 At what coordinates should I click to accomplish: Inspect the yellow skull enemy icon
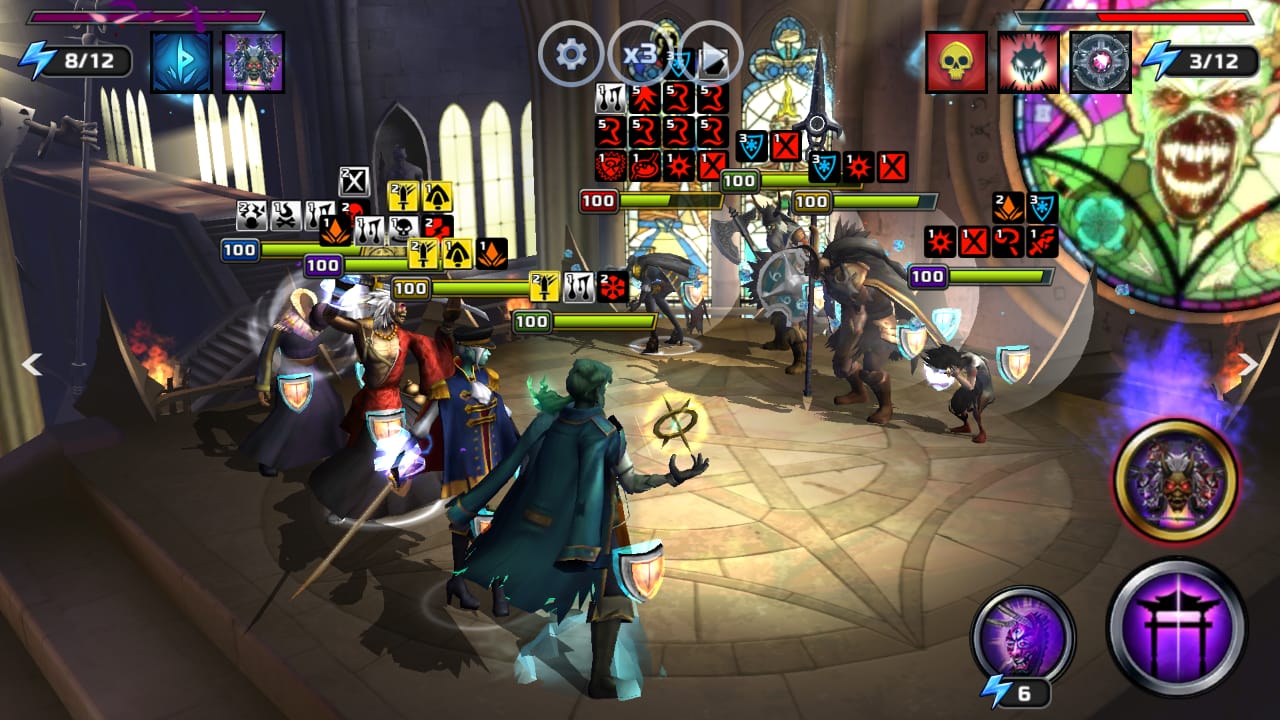(956, 62)
